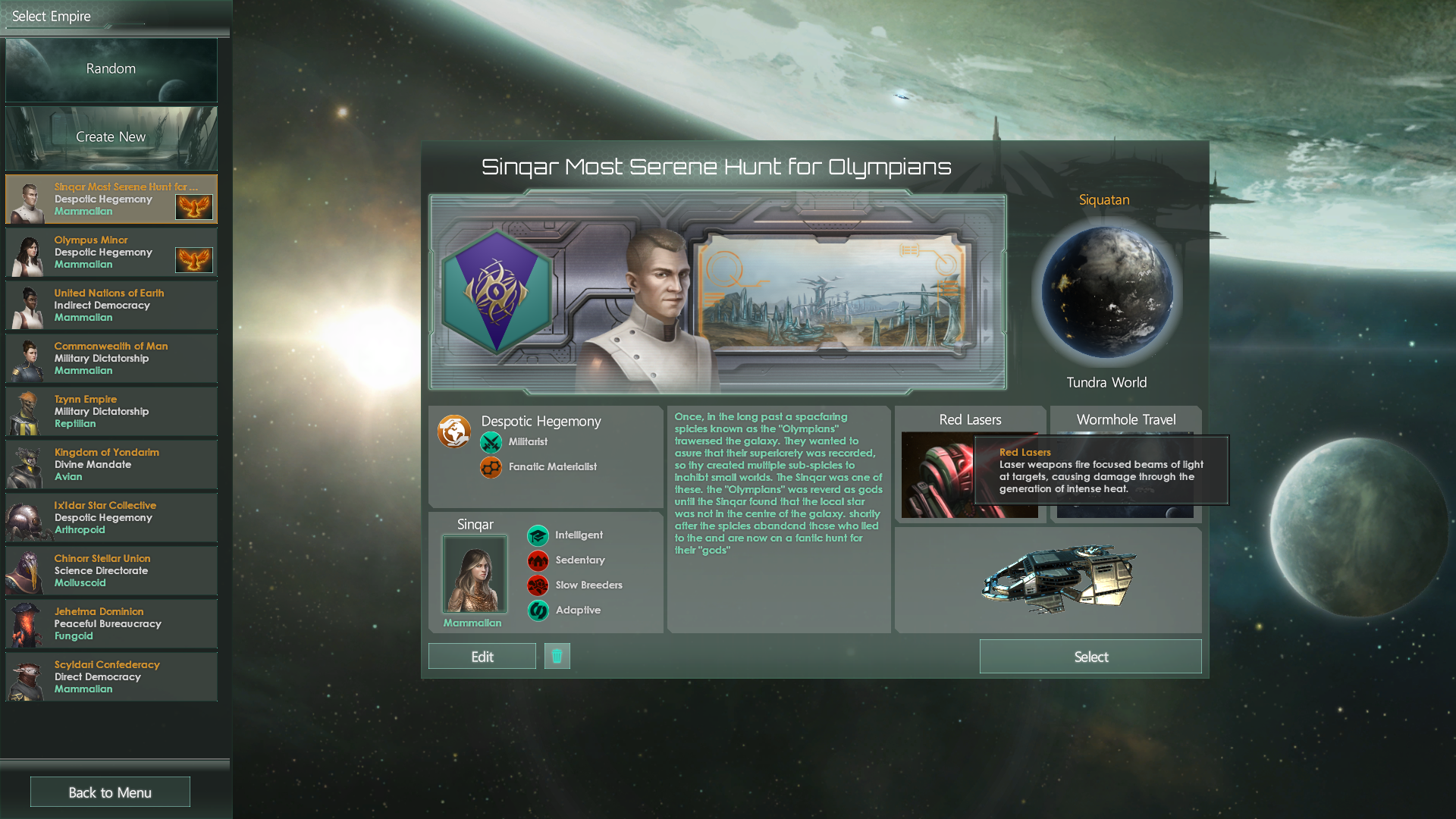Edit the selected Sinqar empire
The width and height of the screenshot is (1456, 819).
click(x=482, y=657)
